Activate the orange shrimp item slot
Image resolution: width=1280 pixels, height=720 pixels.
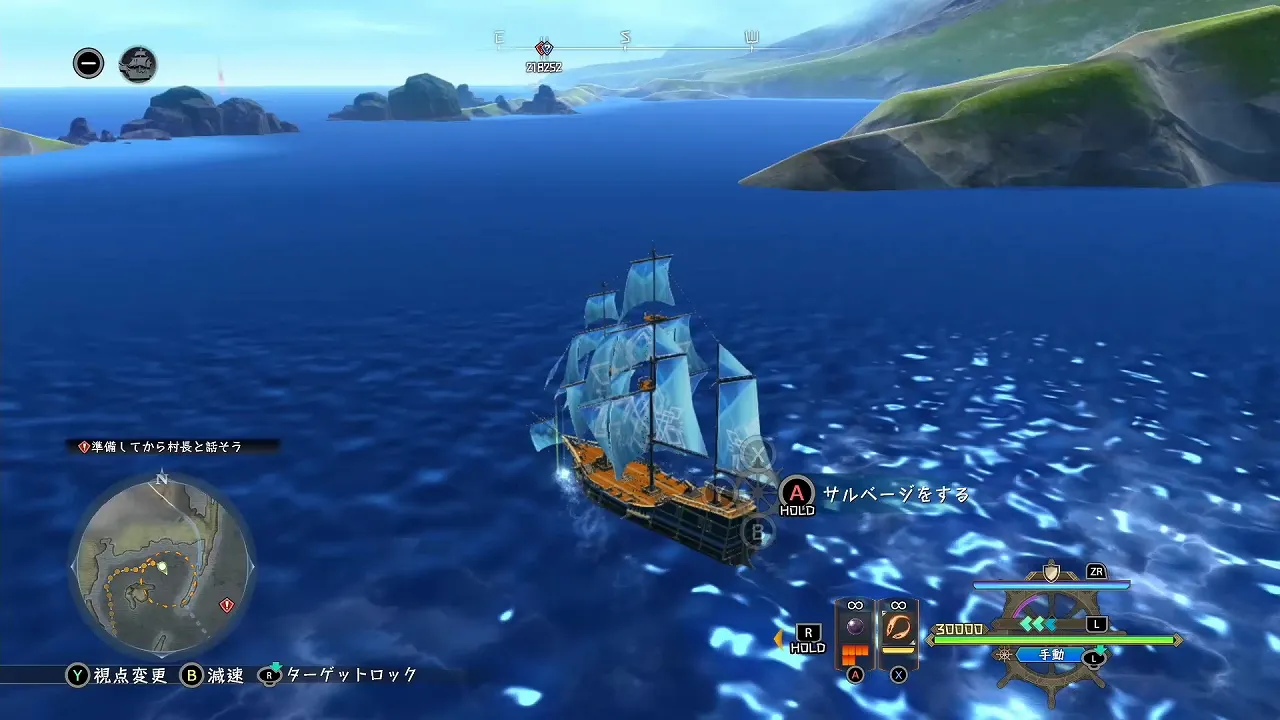897,629
